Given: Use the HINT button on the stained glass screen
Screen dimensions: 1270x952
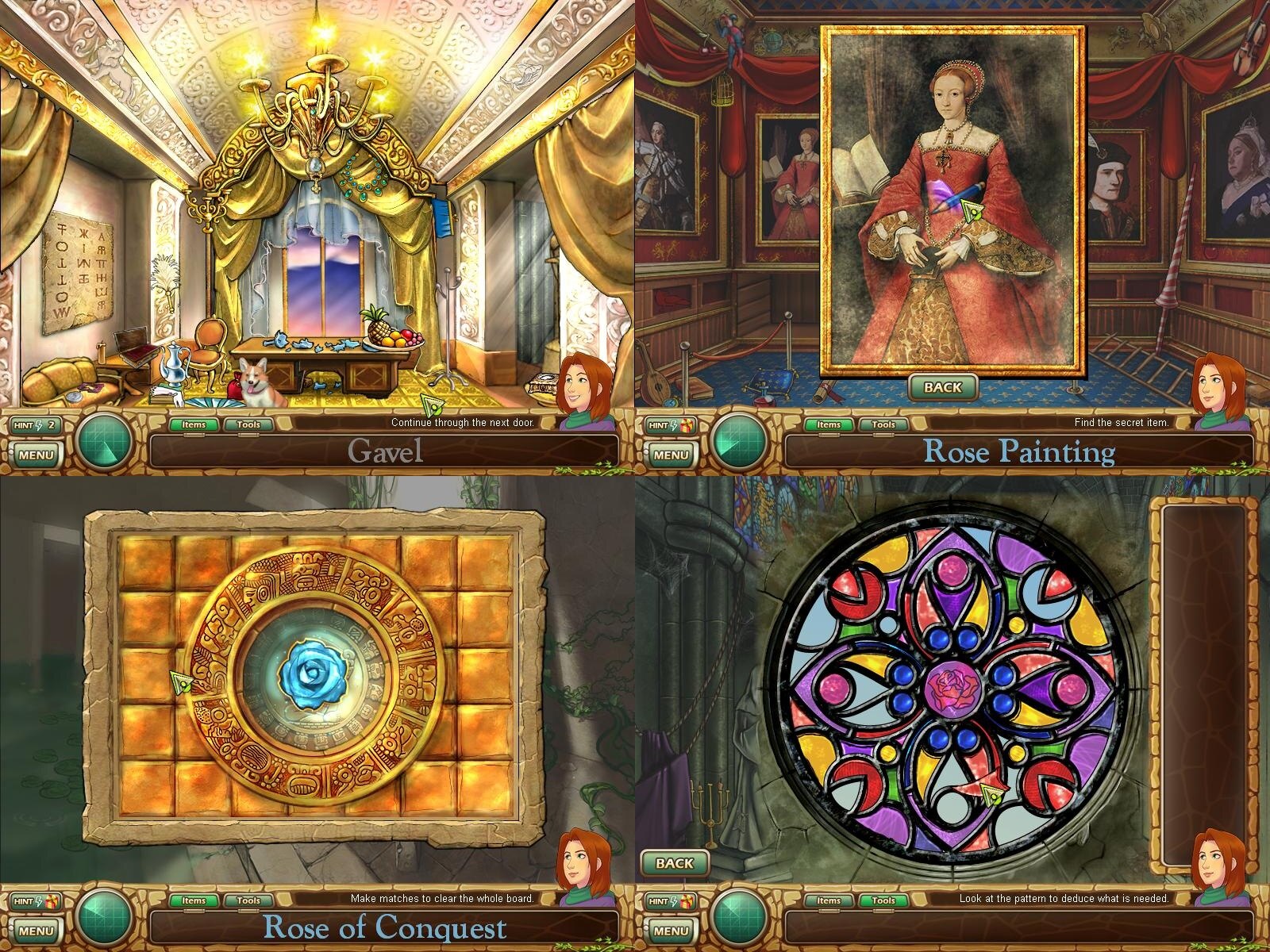Looking at the screenshot, I should point(672,901).
